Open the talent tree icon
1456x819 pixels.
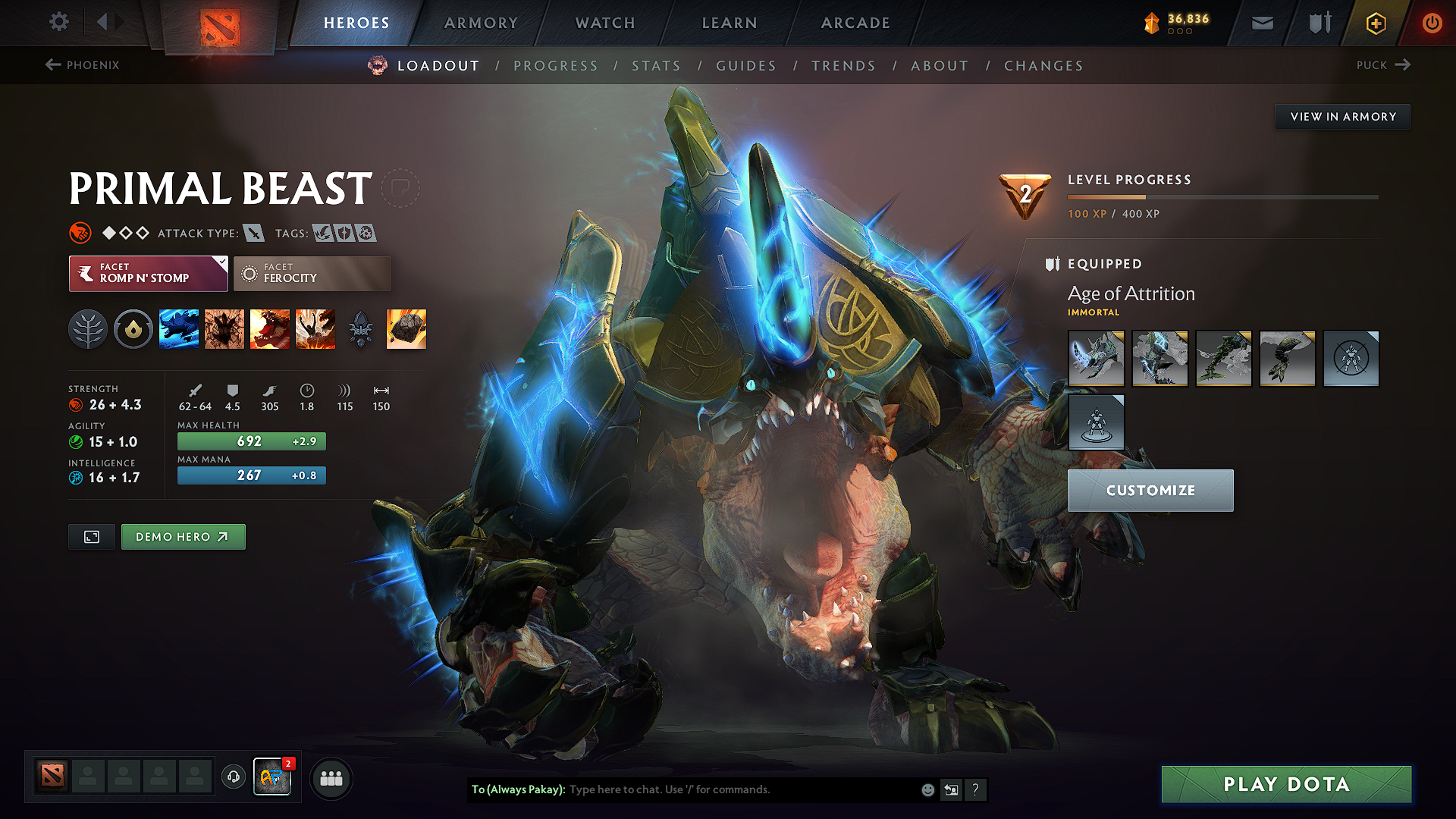click(88, 329)
